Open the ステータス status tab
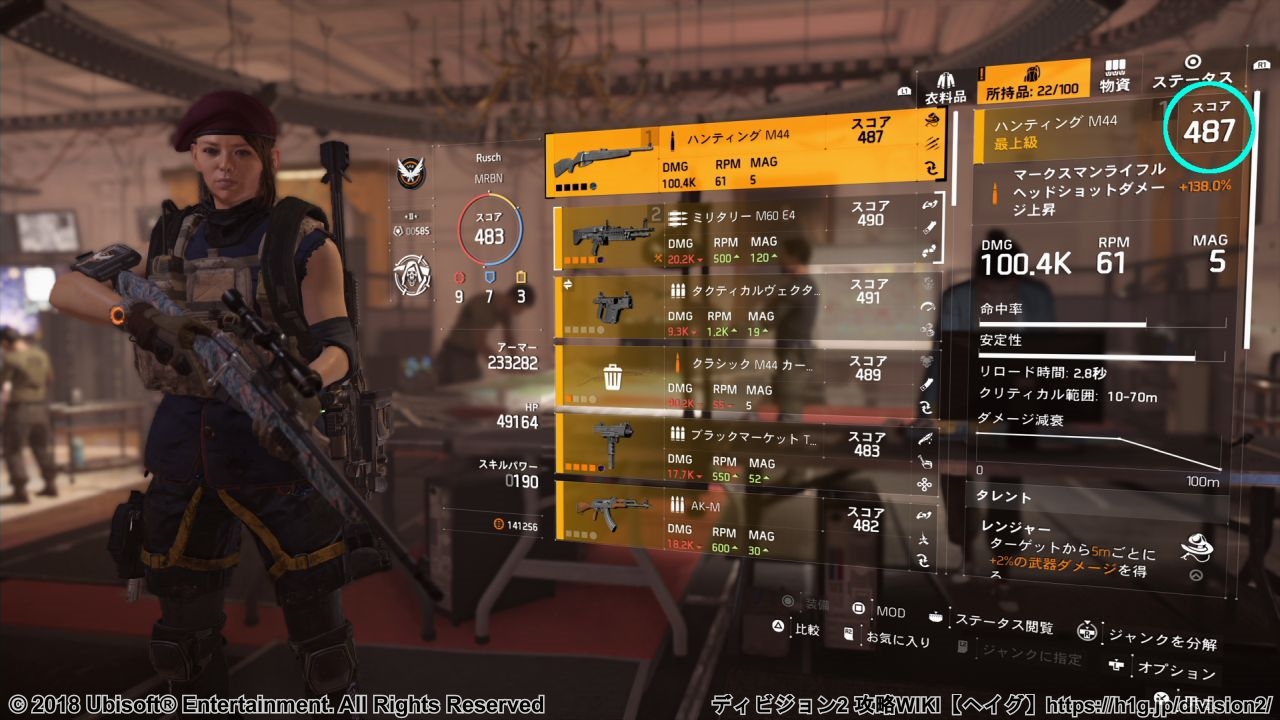Screen dimensions: 1280x720 (1192, 73)
